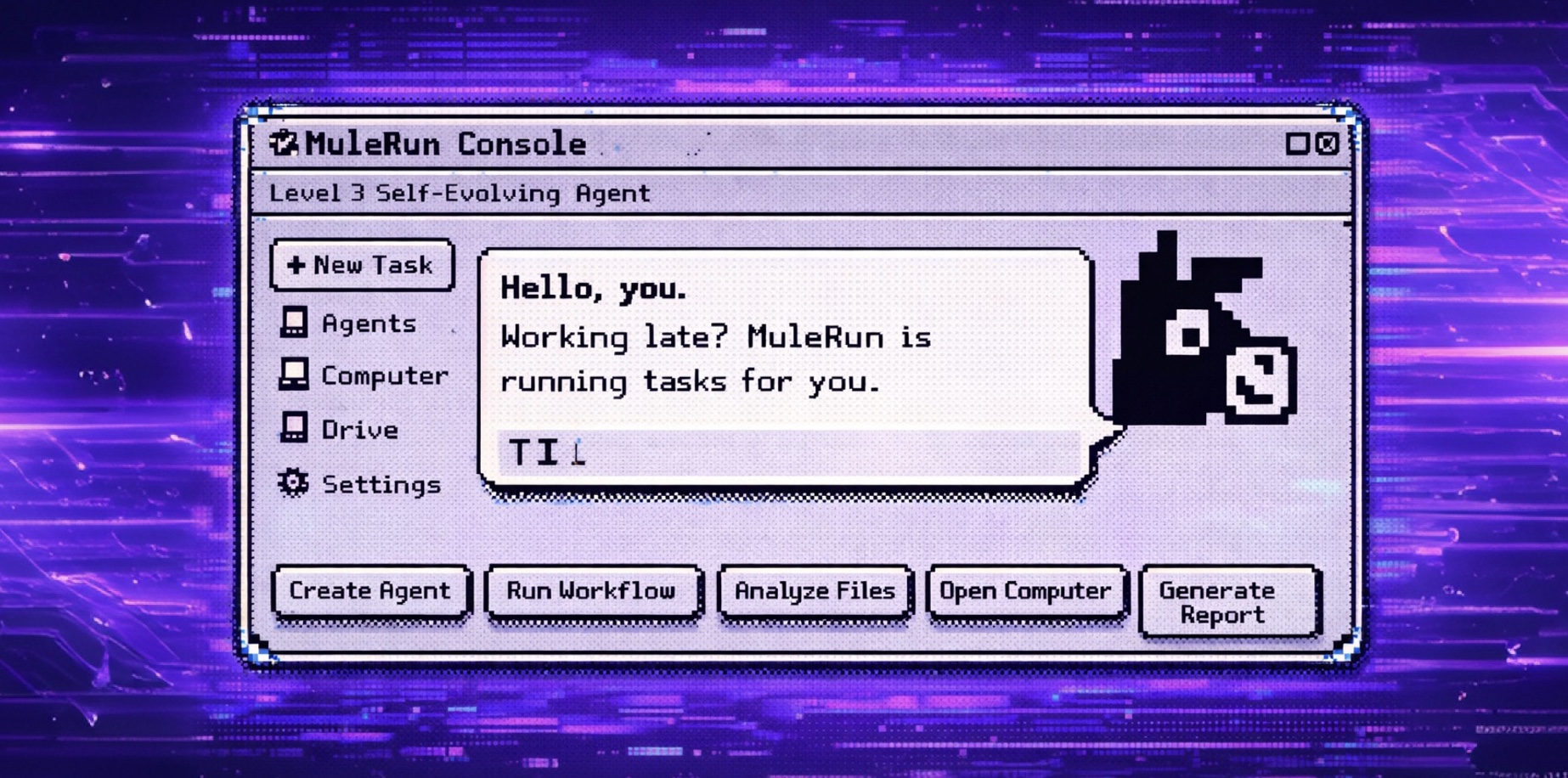Image resolution: width=1568 pixels, height=778 pixels.
Task: Choose Run Workflow
Action: click(x=592, y=591)
